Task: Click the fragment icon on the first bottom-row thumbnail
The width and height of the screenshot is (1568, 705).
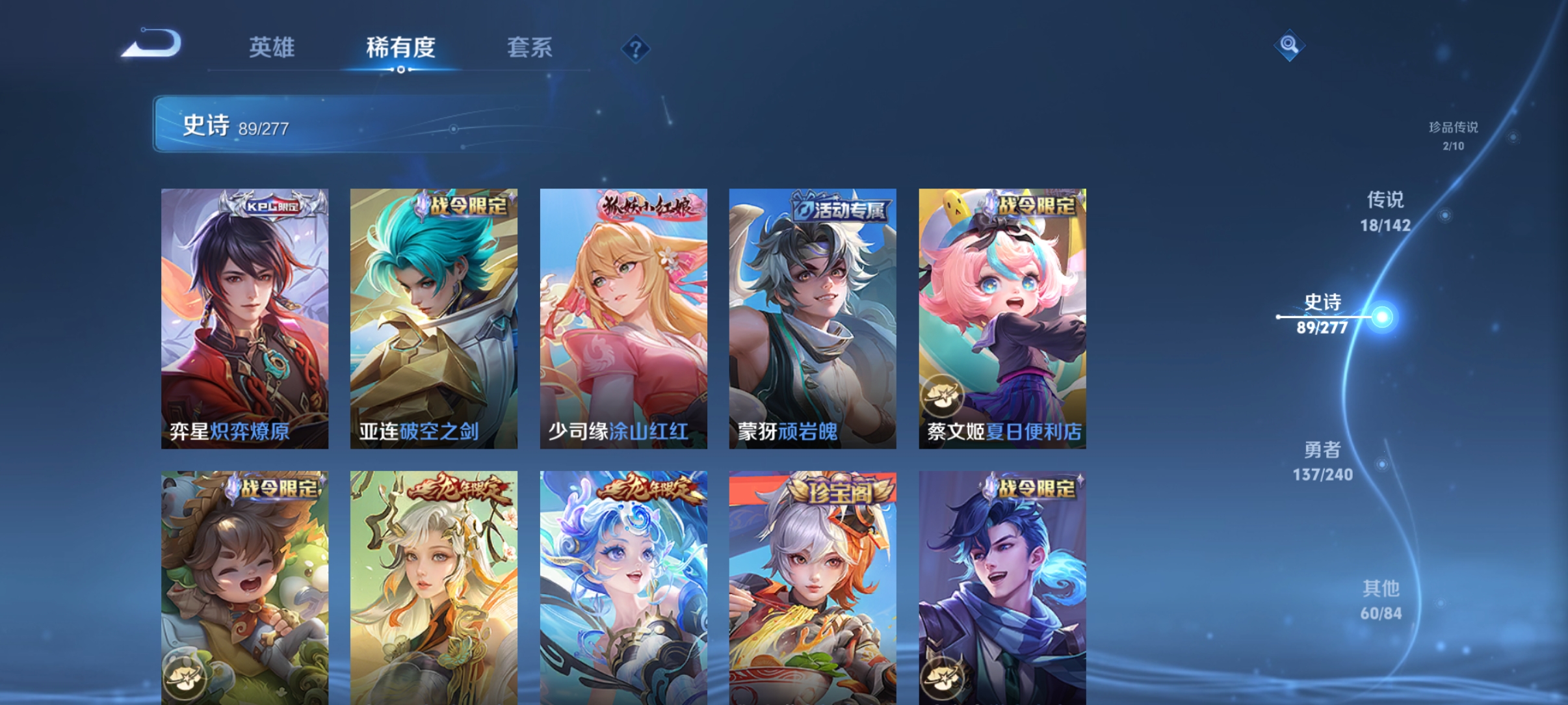Action: [x=185, y=676]
